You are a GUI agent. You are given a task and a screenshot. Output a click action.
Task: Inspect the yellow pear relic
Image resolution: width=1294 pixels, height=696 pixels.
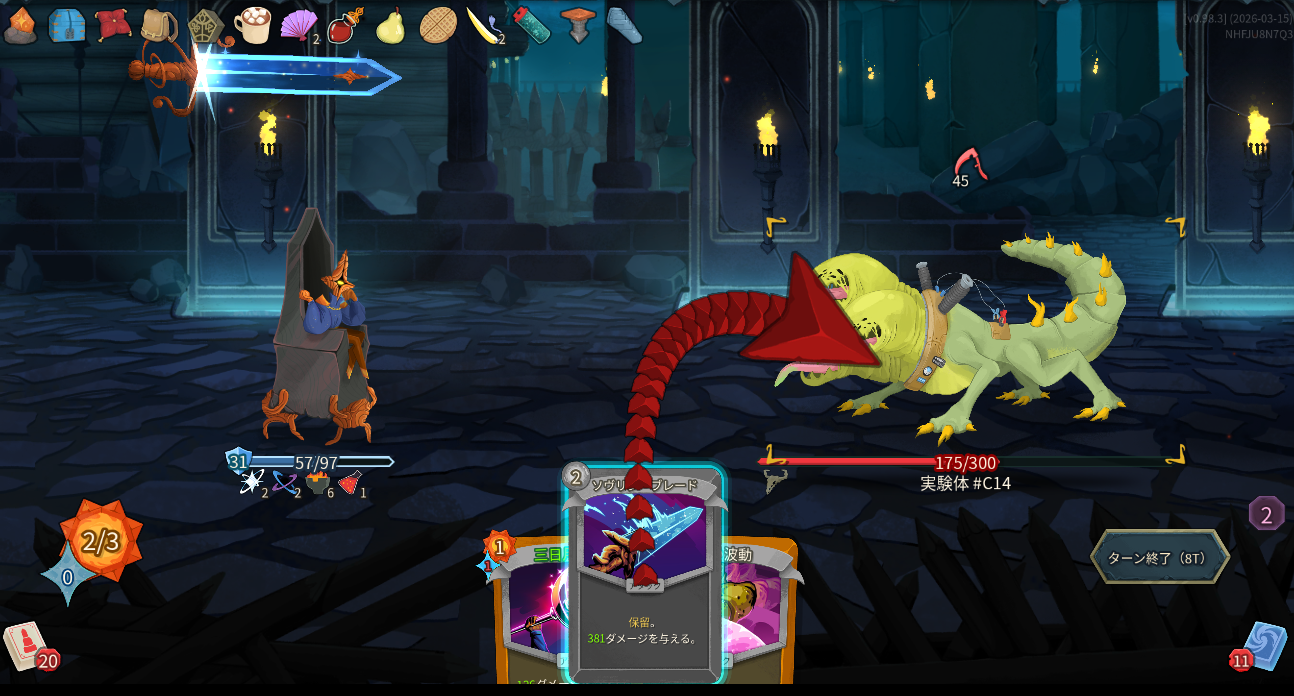click(x=390, y=25)
